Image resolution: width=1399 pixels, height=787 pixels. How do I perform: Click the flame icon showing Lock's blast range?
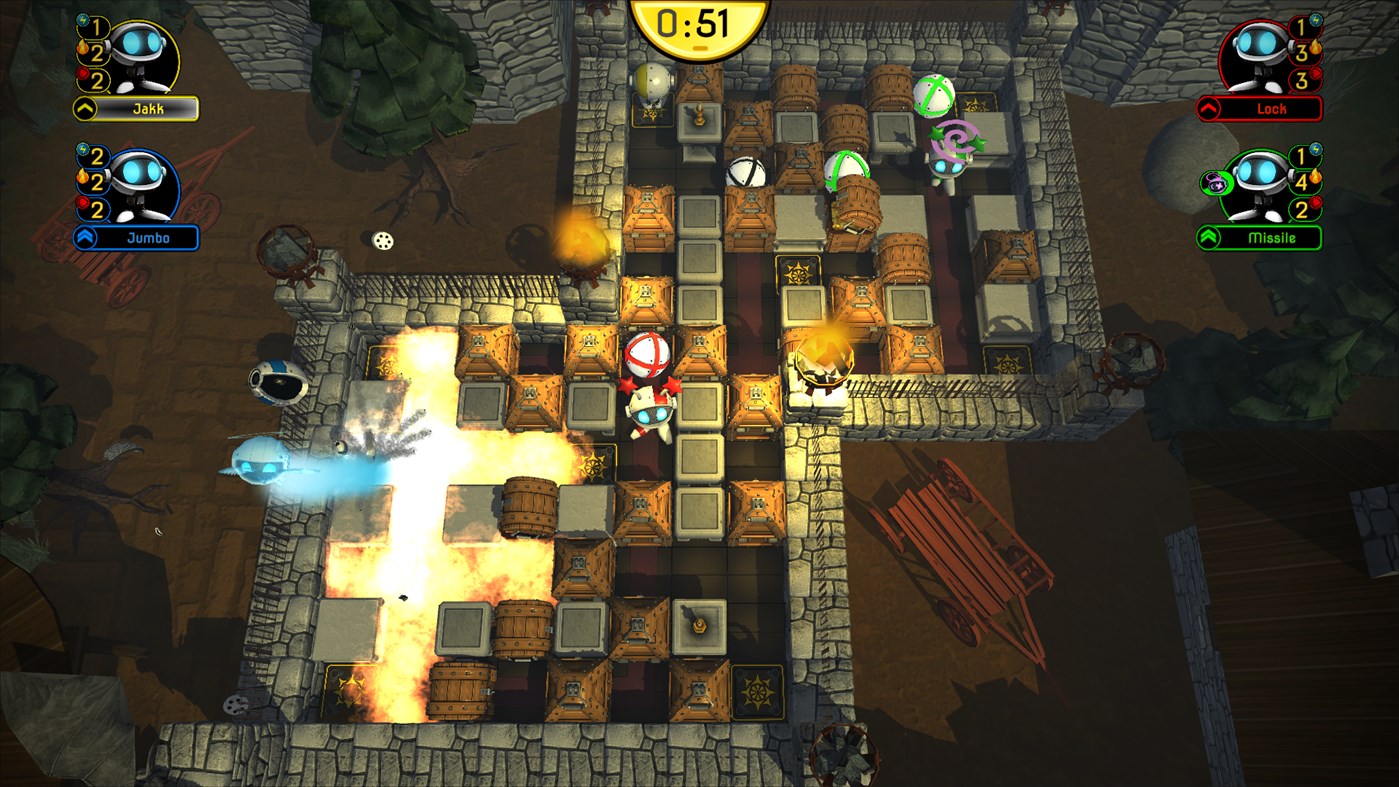pos(1314,47)
